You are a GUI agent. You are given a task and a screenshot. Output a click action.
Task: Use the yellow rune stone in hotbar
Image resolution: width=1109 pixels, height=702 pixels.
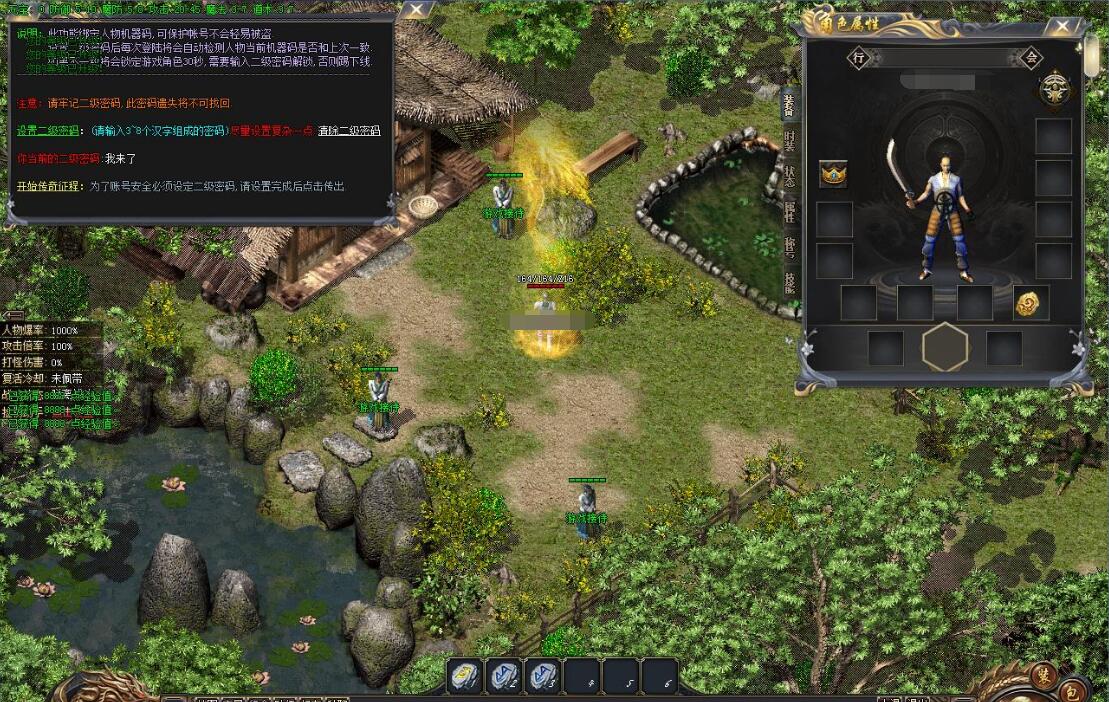coord(463,675)
